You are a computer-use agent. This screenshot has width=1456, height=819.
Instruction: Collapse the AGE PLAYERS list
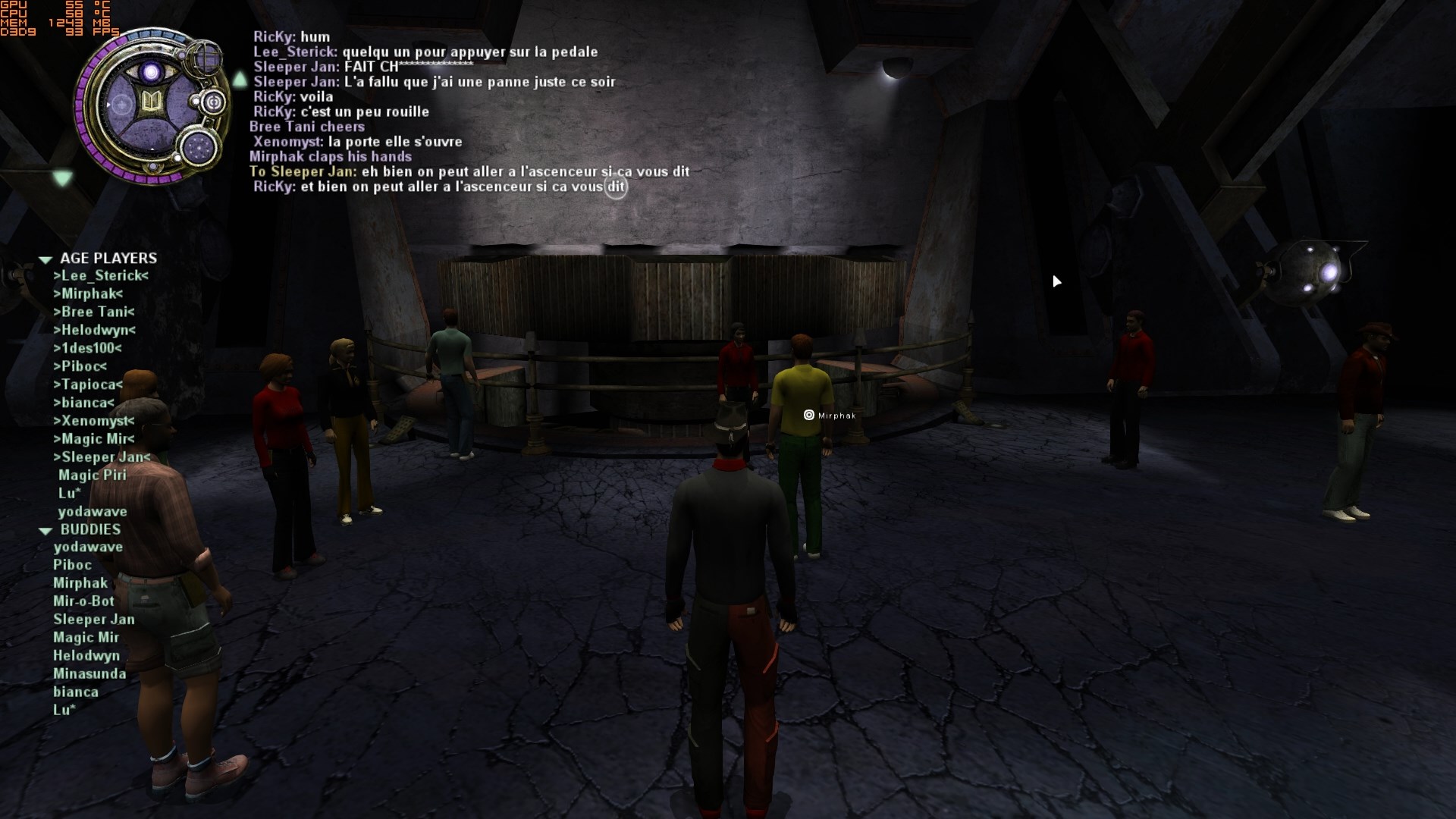tap(45, 259)
